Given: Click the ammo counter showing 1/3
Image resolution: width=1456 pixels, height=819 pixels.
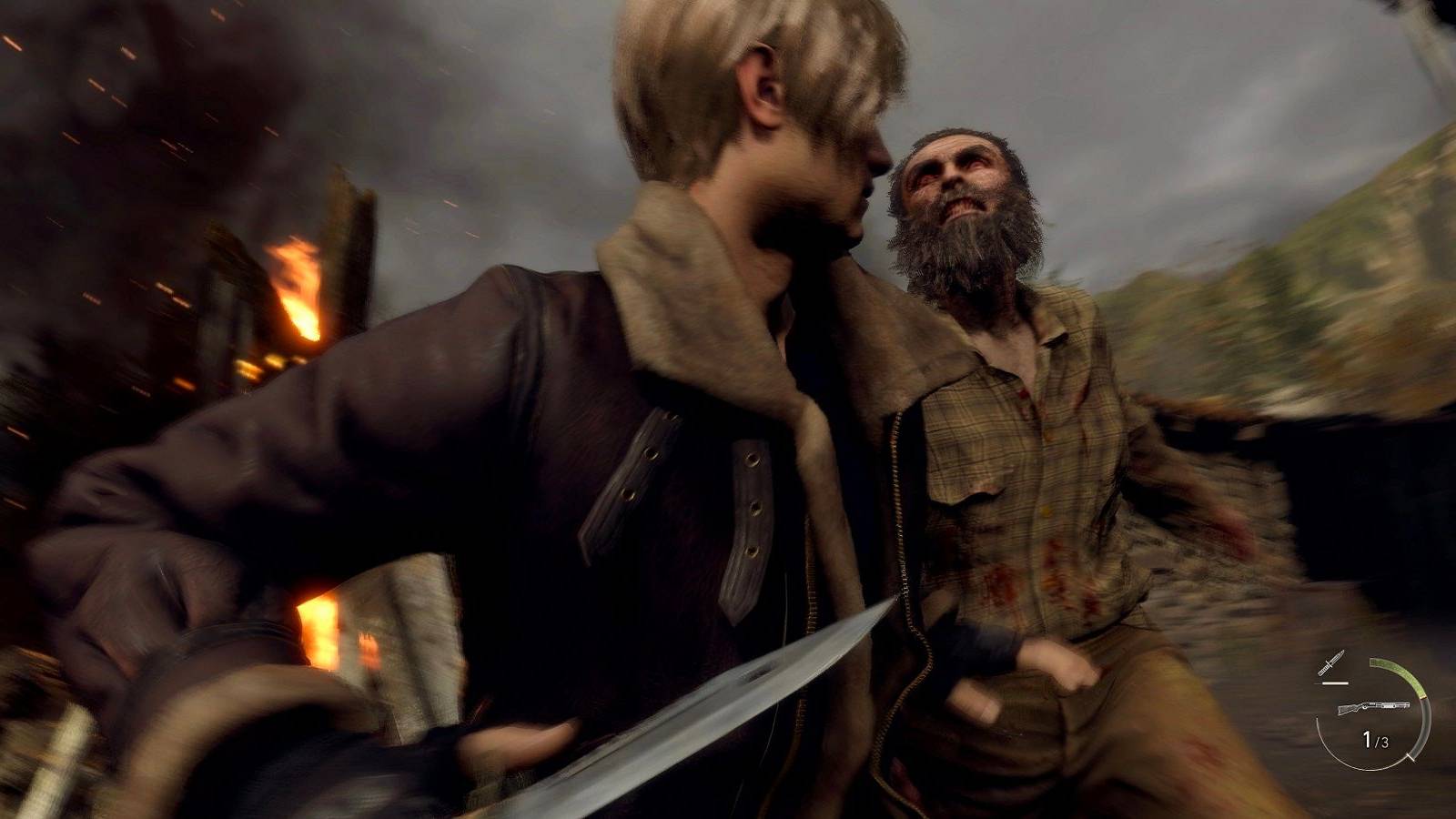Looking at the screenshot, I should [x=1374, y=739].
